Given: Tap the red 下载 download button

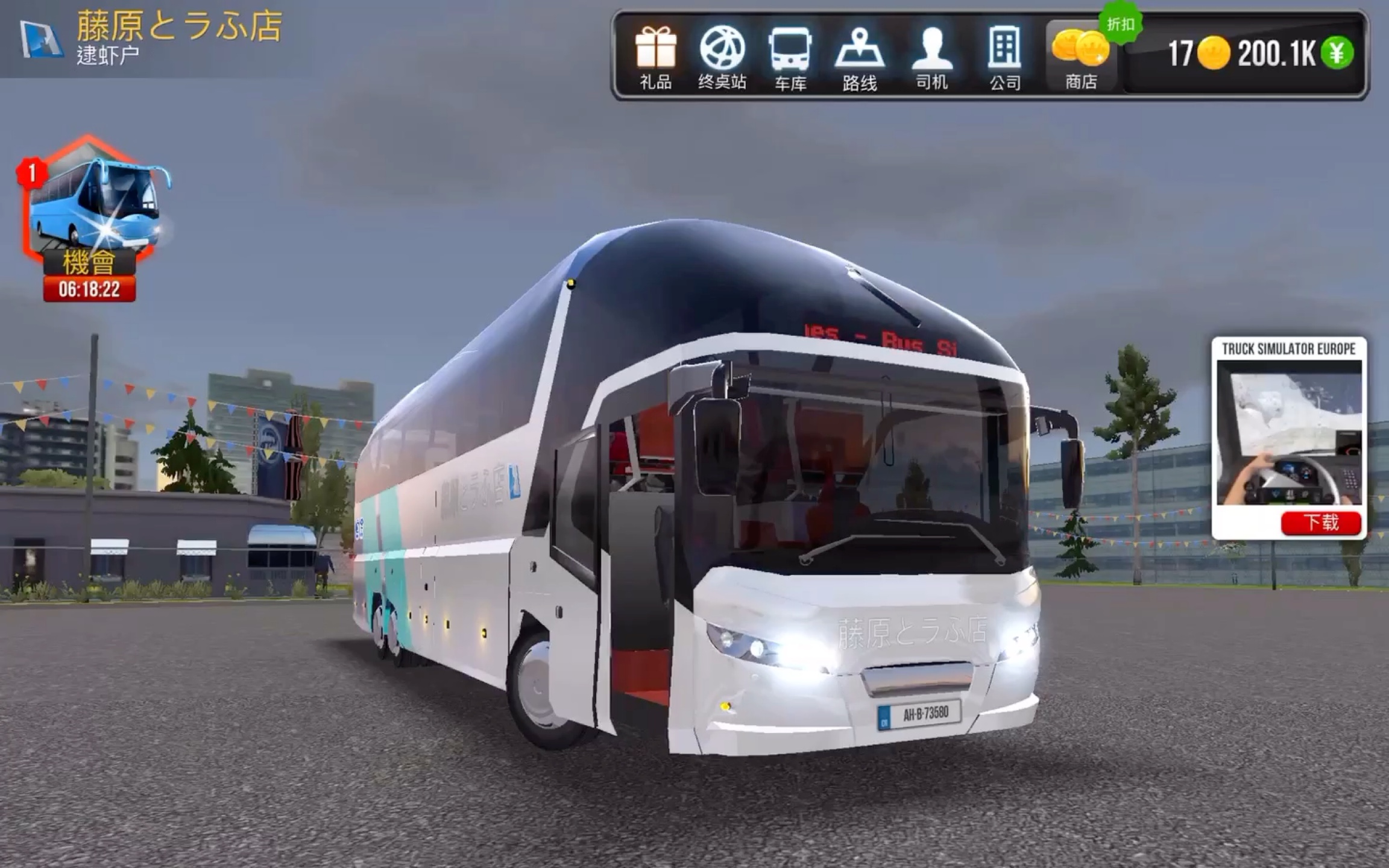Looking at the screenshot, I should pos(1321,522).
